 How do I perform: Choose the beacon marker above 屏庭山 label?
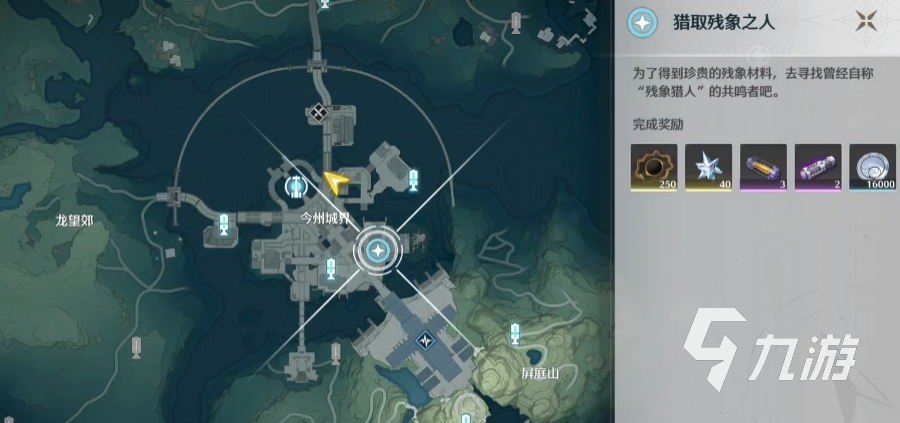point(515,329)
